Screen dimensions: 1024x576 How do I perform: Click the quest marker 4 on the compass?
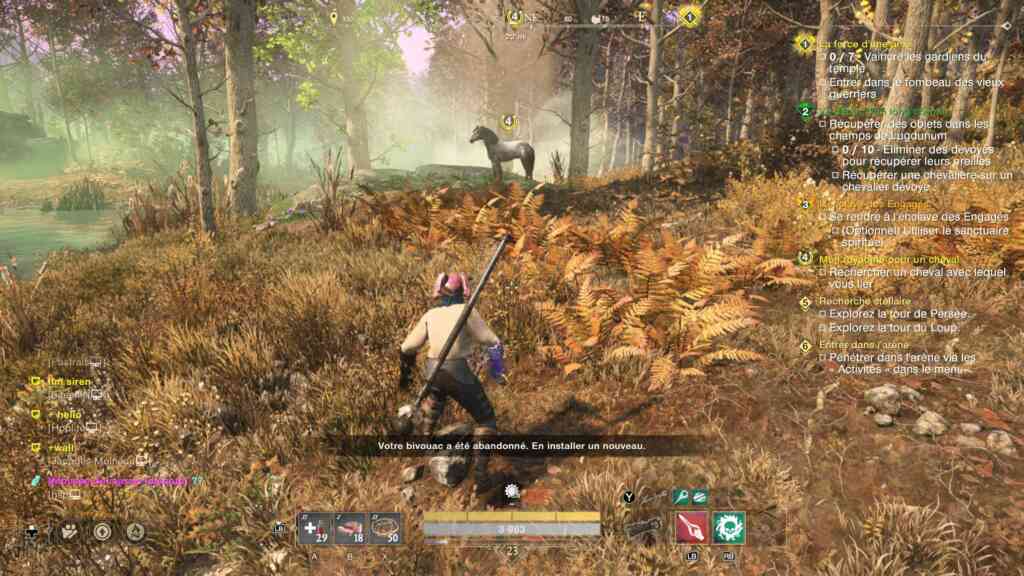[x=515, y=16]
